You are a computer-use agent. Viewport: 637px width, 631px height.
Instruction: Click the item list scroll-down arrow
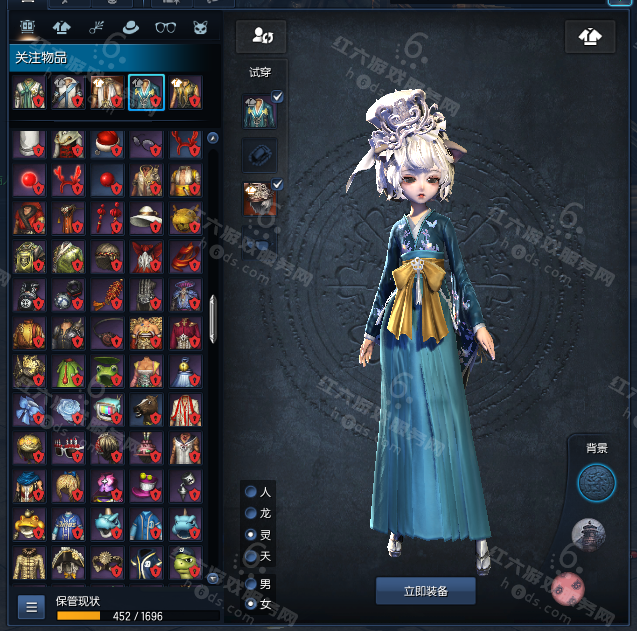213,577
